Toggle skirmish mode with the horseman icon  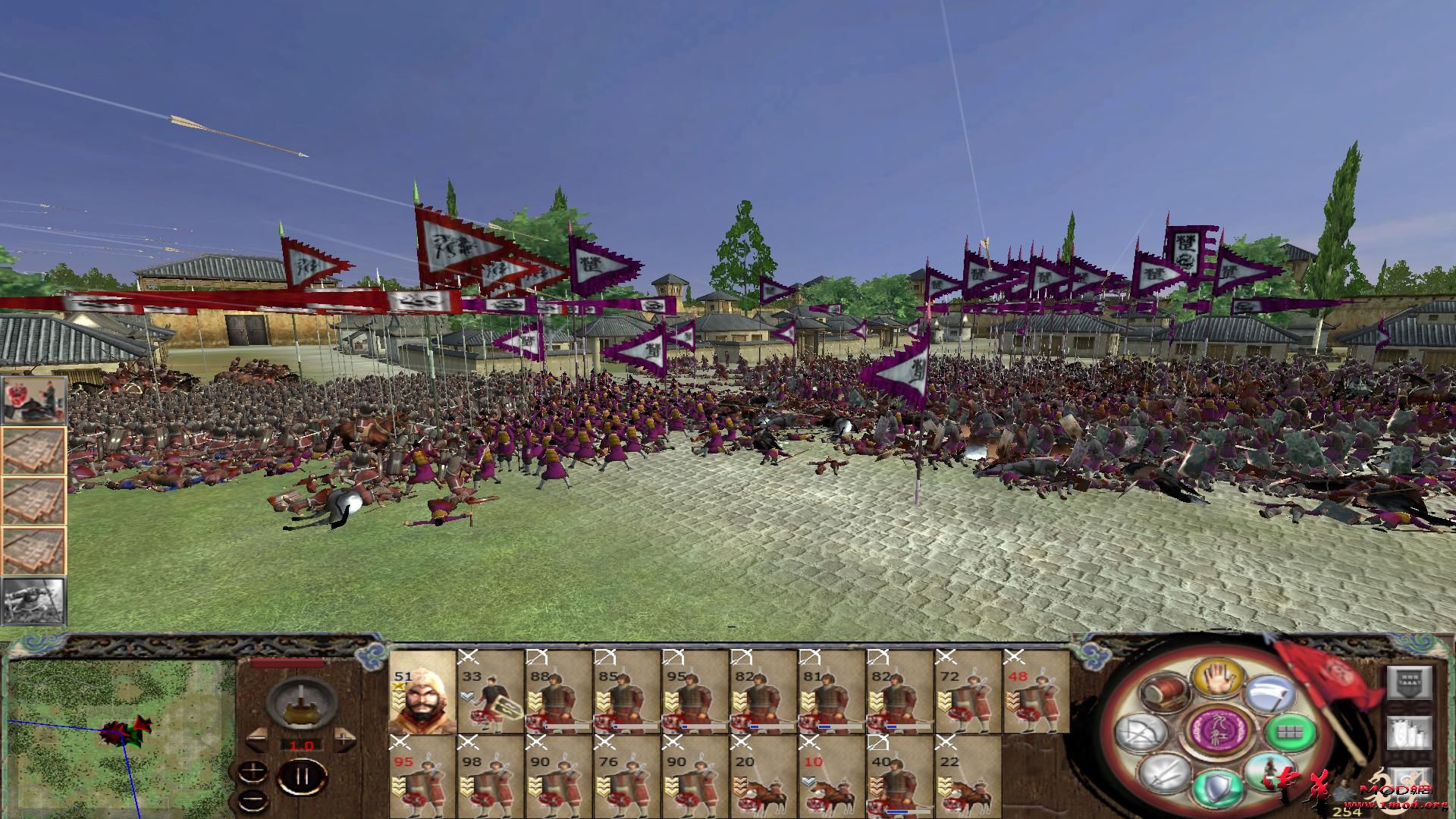click(x=1270, y=773)
